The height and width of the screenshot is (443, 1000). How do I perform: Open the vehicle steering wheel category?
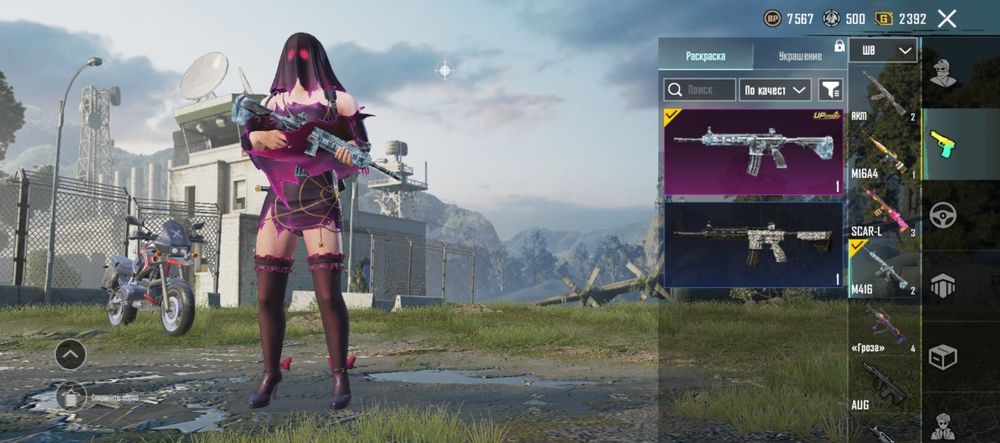tap(943, 215)
